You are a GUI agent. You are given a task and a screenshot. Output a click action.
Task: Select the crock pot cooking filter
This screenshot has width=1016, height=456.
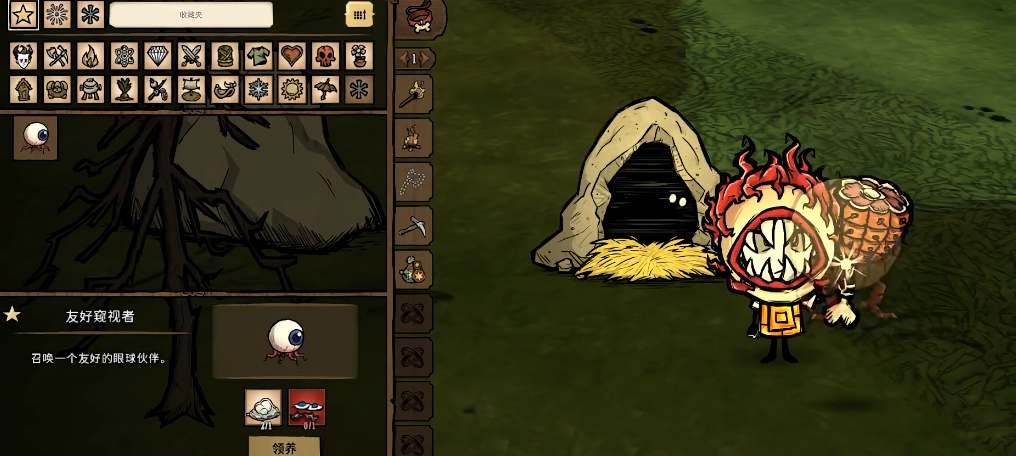(x=91, y=90)
